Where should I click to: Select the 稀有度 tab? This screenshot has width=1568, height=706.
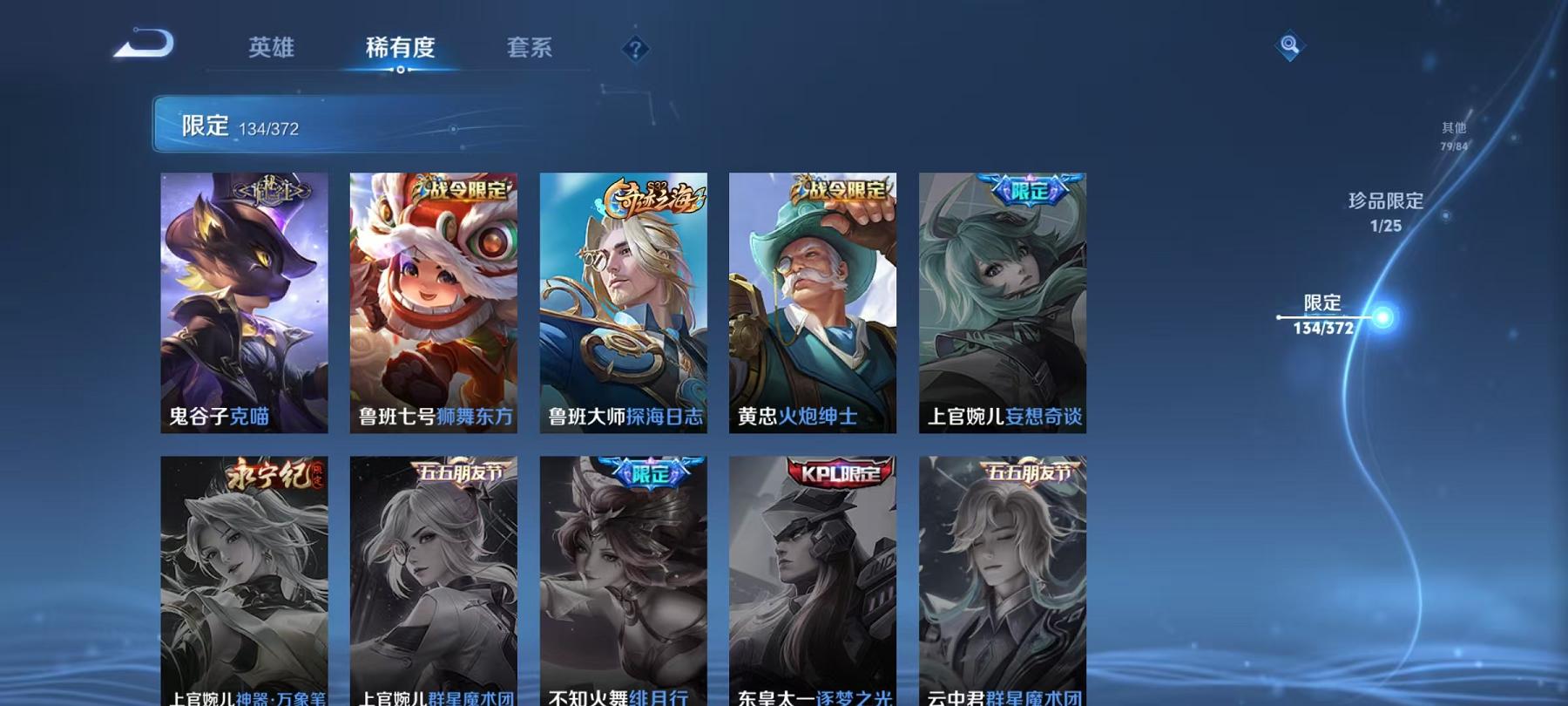click(x=400, y=50)
